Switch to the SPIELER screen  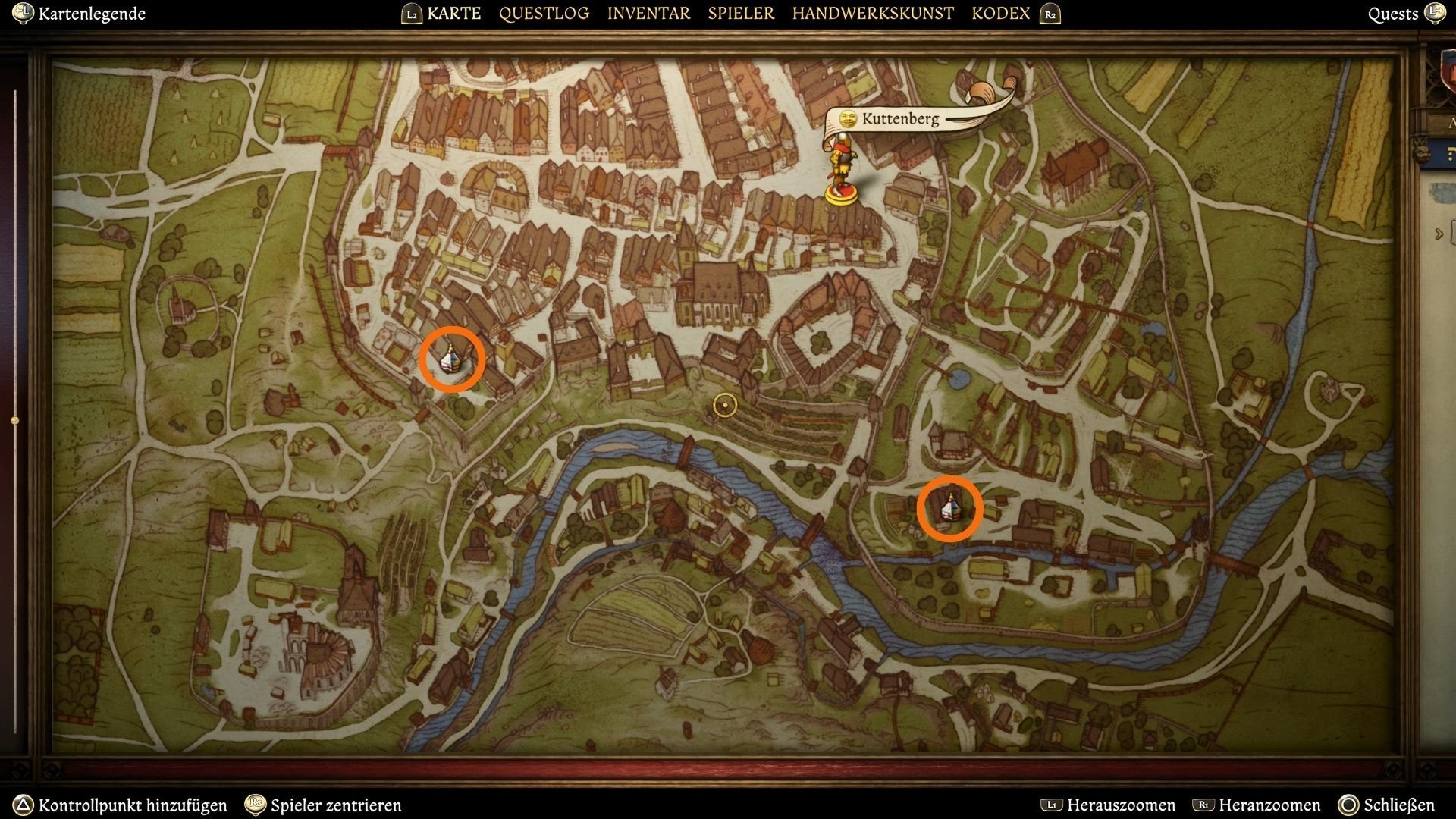pos(740,13)
